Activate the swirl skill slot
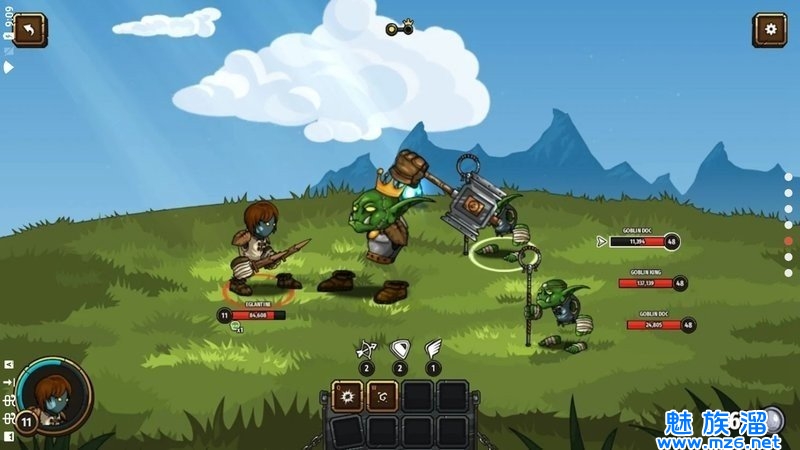The height and width of the screenshot is (450, 800). pos(382,397)
